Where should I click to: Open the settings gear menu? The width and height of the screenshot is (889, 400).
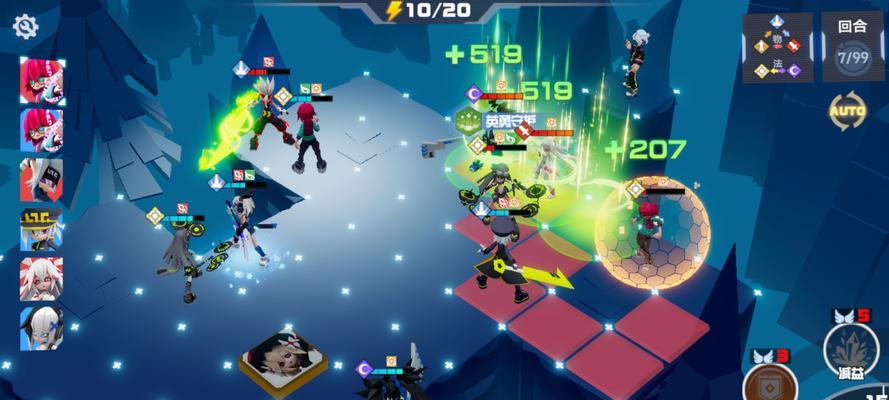point(25,26)
